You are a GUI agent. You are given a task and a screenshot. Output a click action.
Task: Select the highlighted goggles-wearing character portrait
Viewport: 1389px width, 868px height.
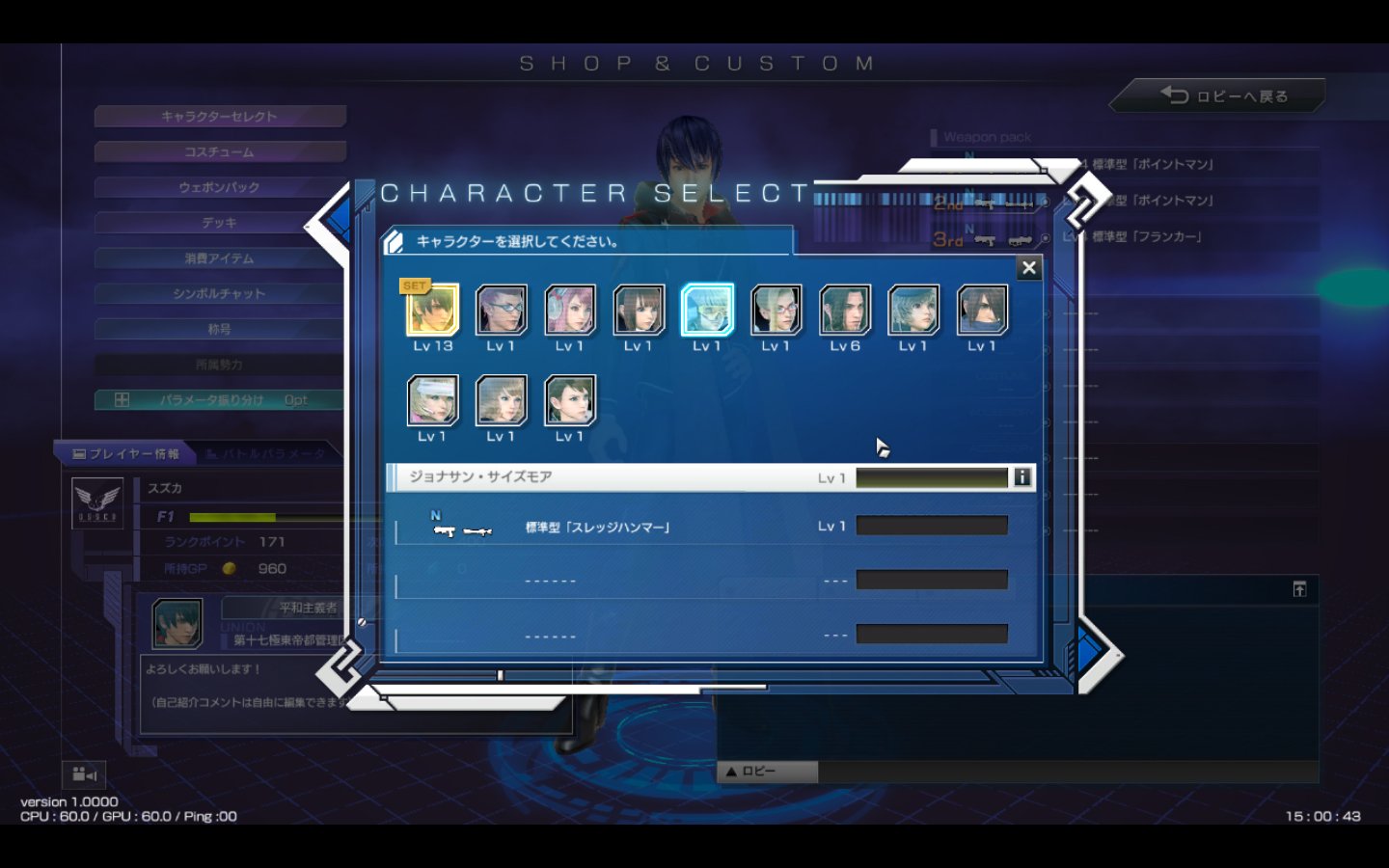coord(707,311)
